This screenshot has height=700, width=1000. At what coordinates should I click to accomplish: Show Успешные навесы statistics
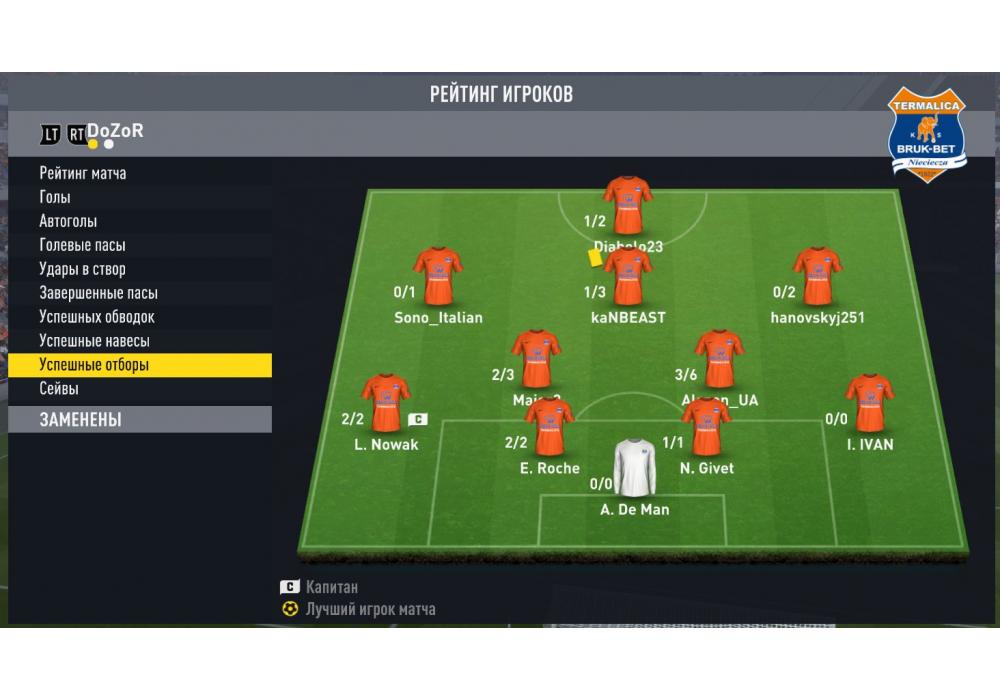pos(94,341)
